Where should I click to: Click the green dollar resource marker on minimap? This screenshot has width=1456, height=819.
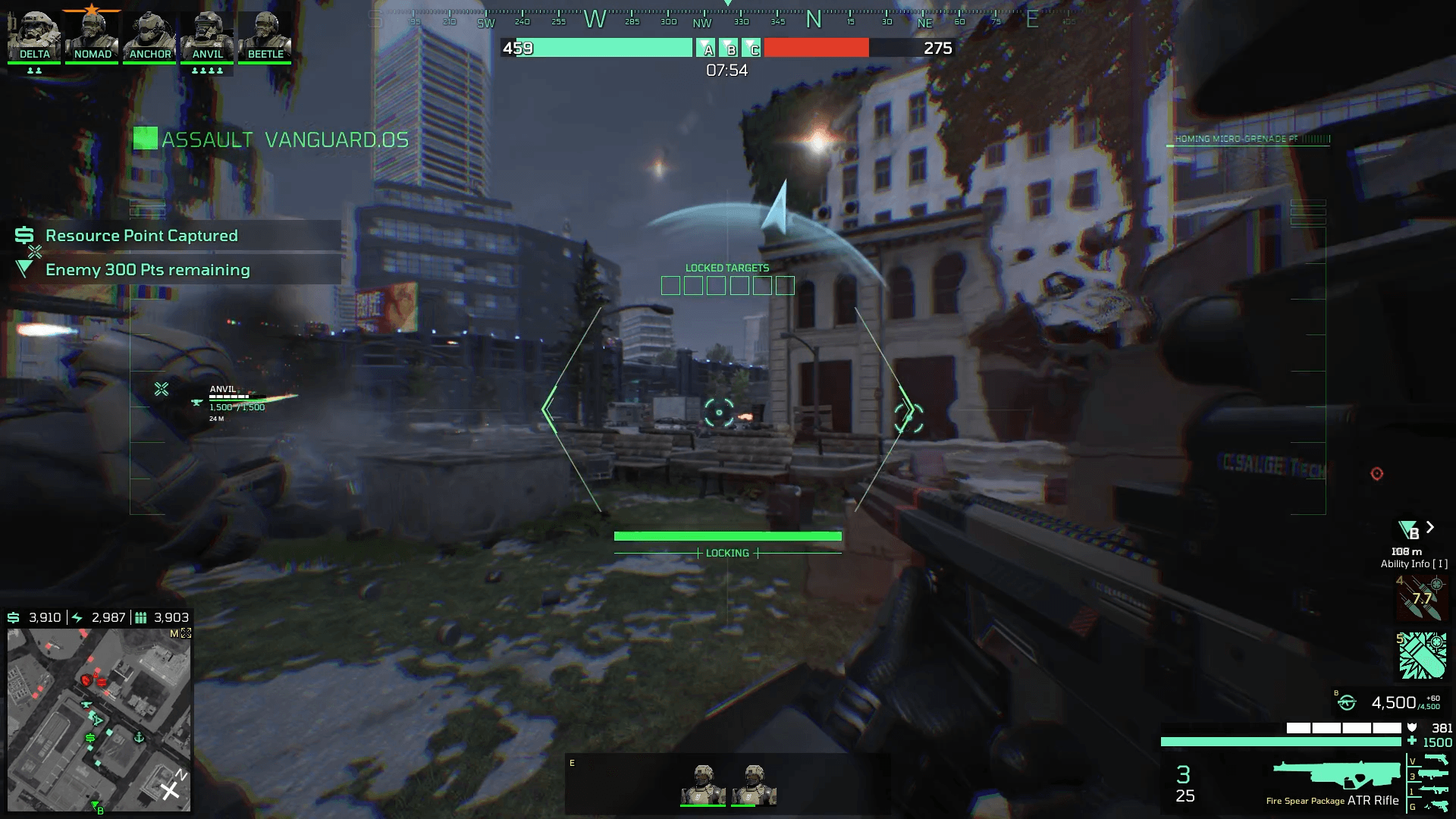tap(90, 738)
